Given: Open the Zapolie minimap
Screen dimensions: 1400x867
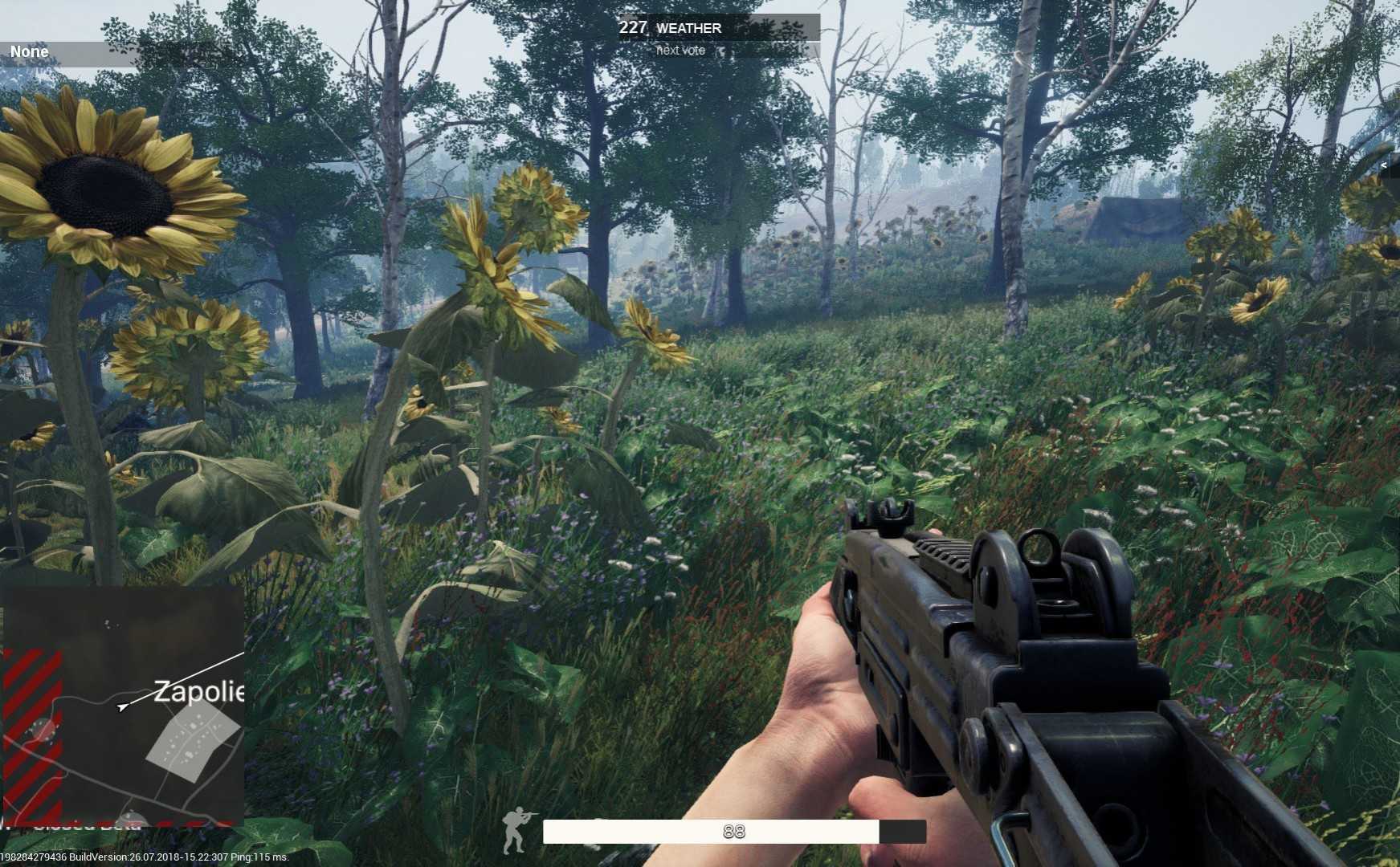Looking at the screenshot, I should pos(122,705).
